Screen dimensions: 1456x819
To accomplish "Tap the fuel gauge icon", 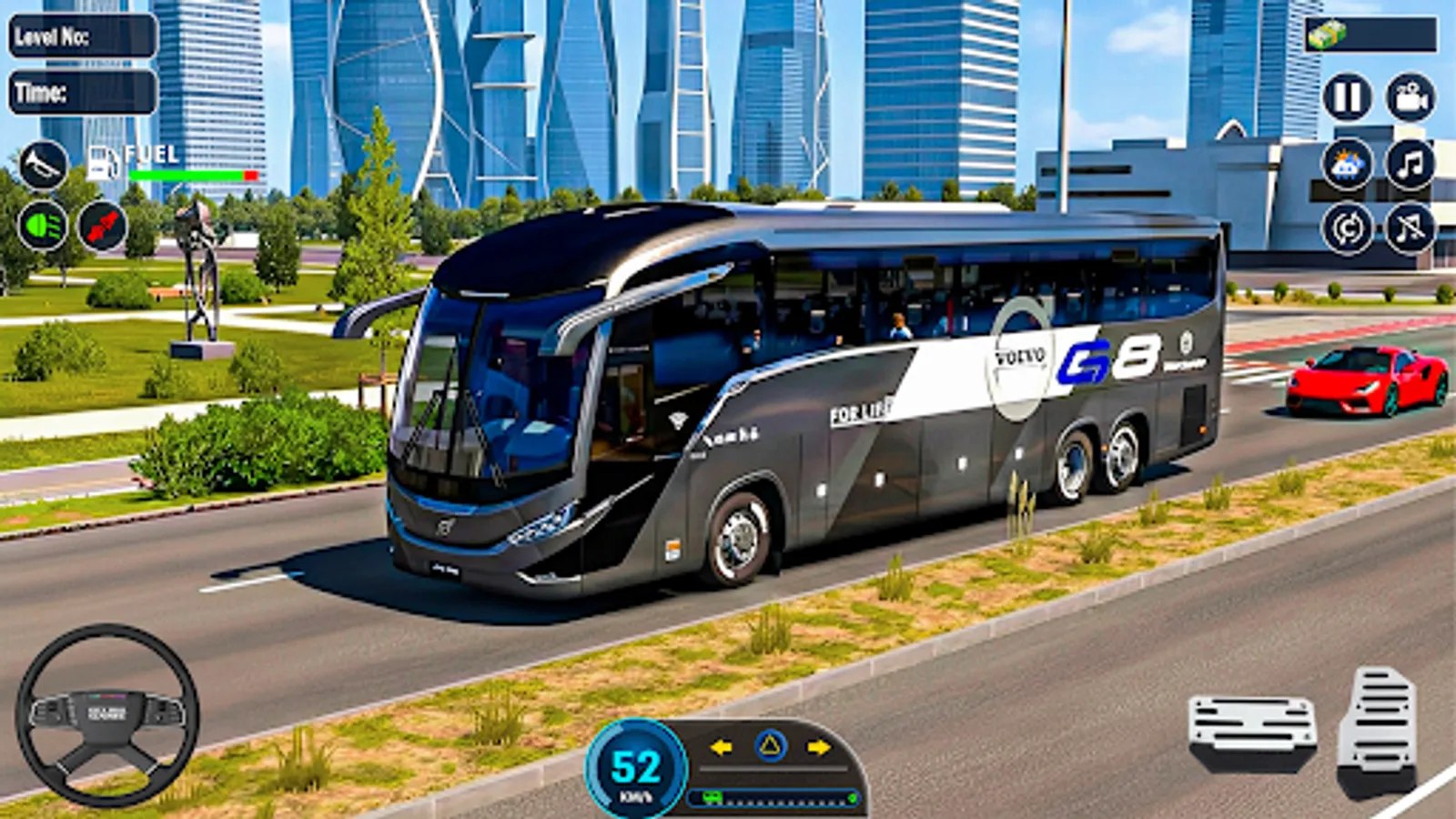I will (102, 162).
